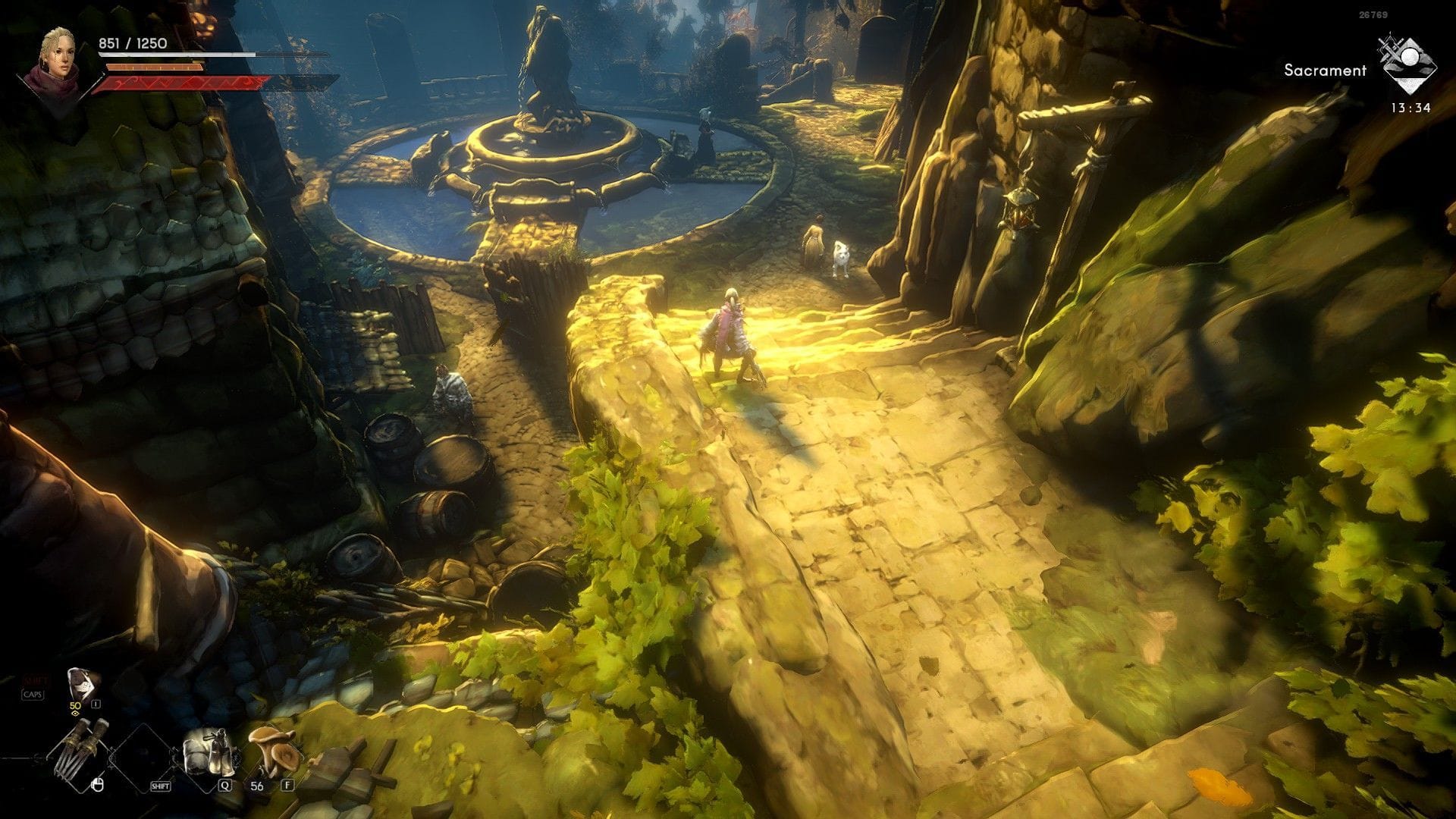Viewport: 1456px width, 819px height.
Task: Click the Sacrament location emblem
Action: pos(1408,64)
